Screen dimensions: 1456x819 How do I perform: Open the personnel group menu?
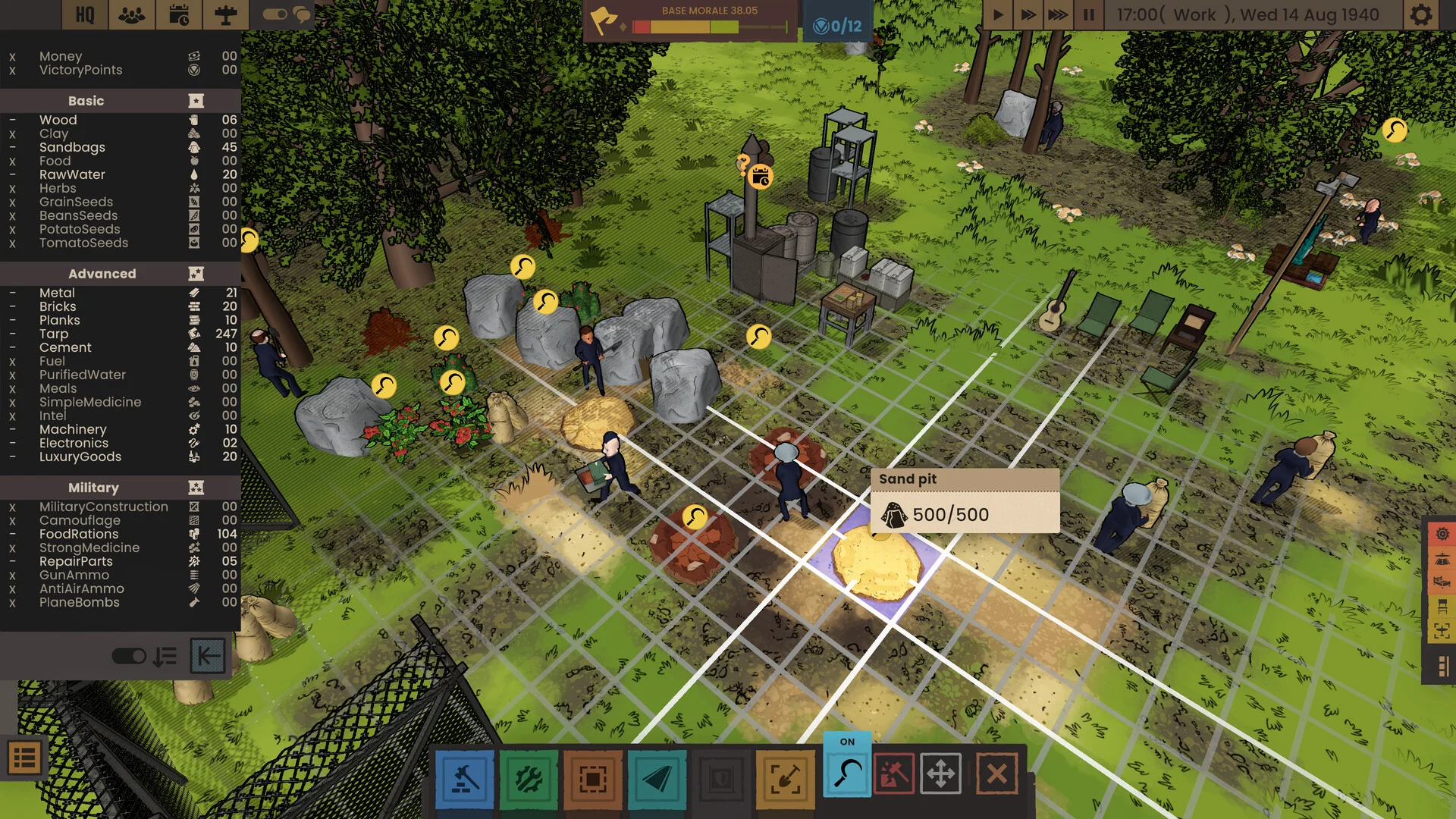[132, 15]
